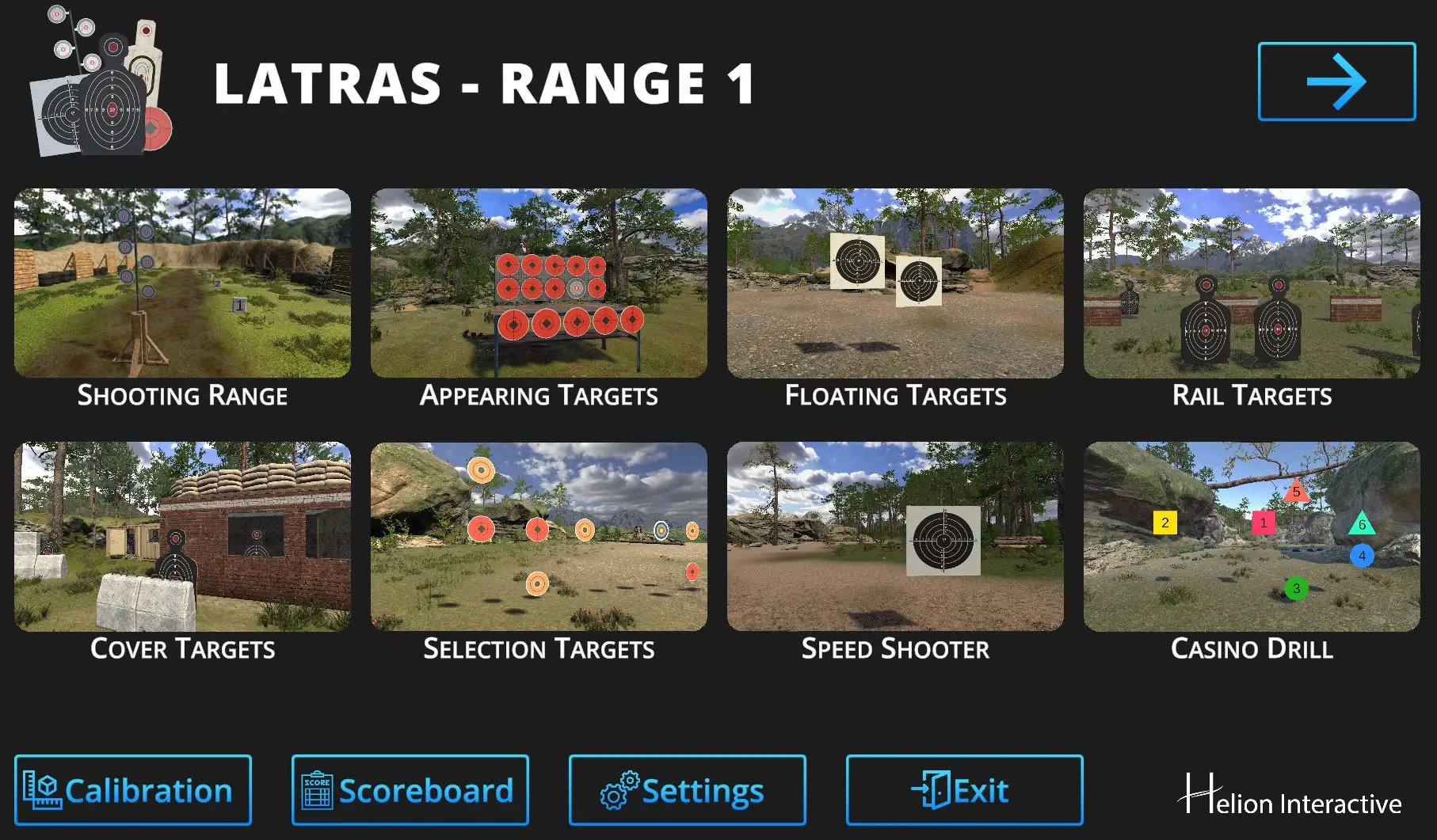
Task: Show the Scoreboard
Action: point(410,790)
